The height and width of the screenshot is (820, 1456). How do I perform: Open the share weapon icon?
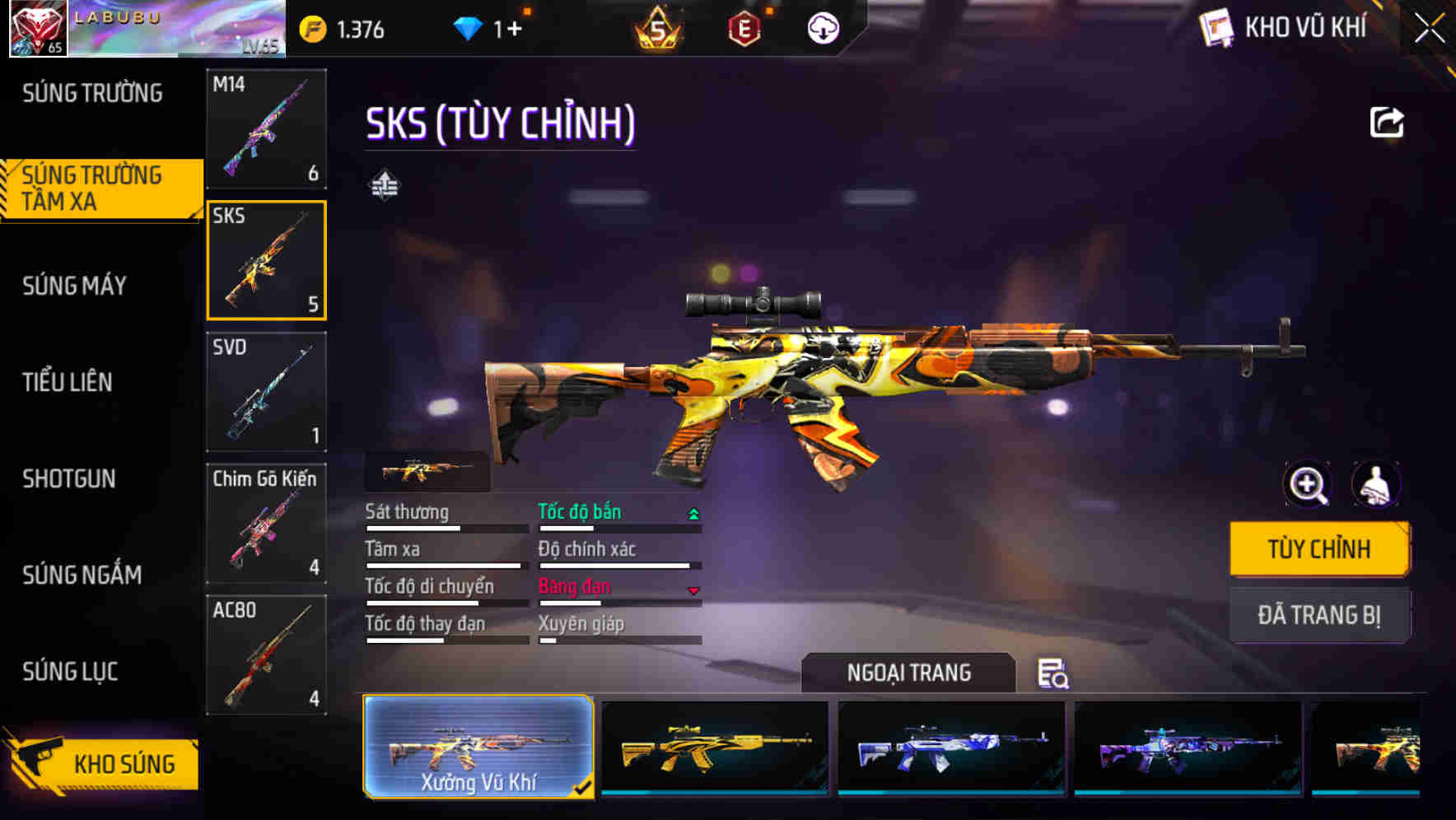pyautogui.click(x=1388, y=122)
